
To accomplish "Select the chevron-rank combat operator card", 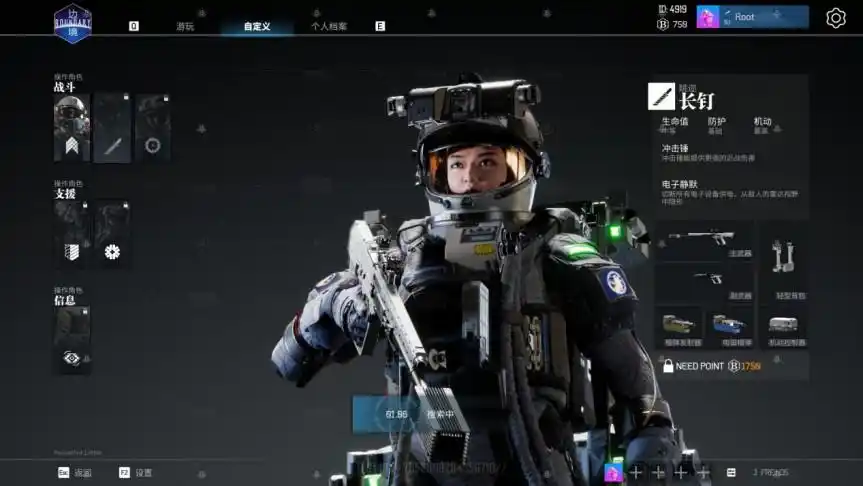I will click(x=72, y=128).
